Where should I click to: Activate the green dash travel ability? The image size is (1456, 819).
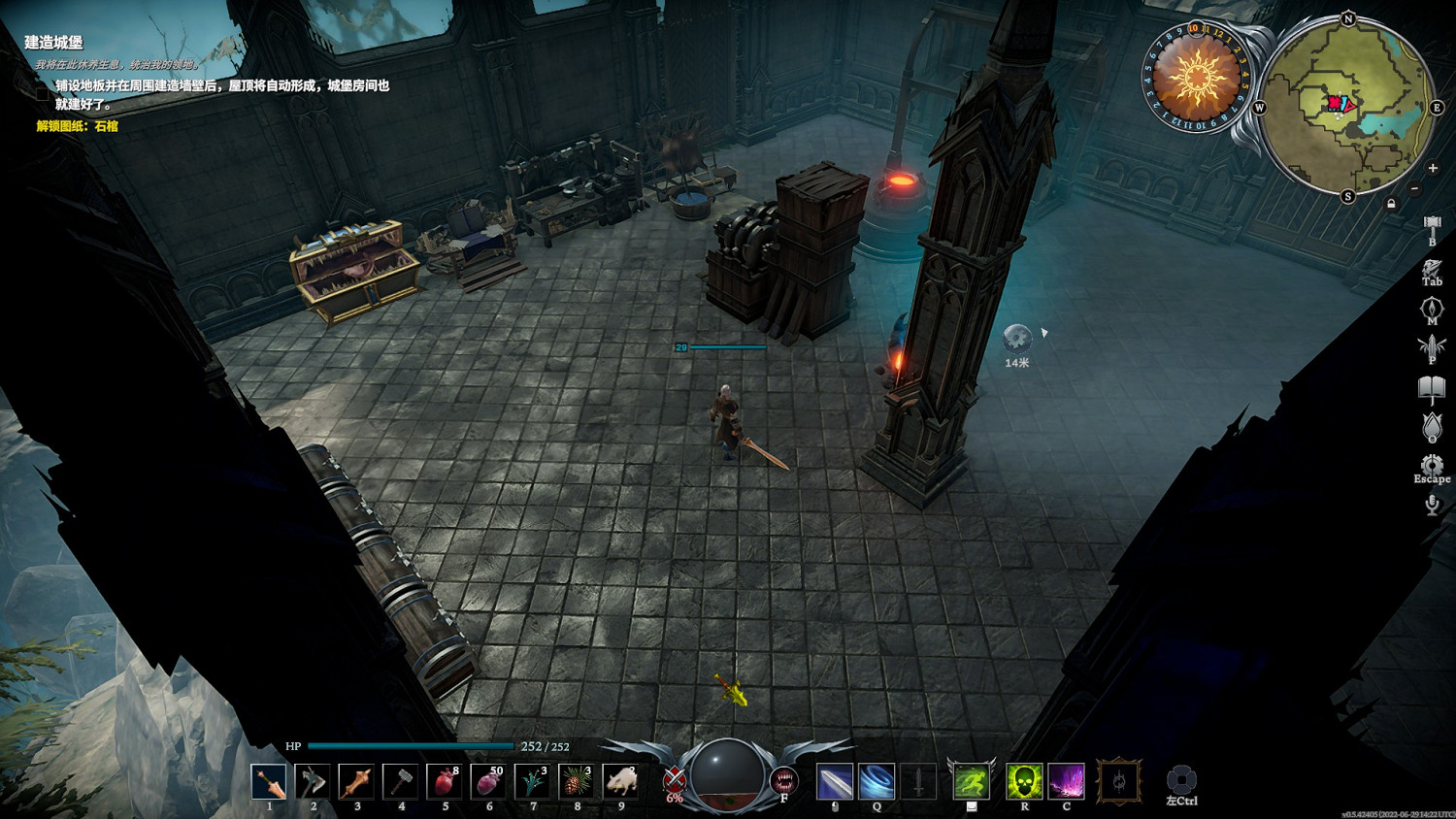click(971, 781)
